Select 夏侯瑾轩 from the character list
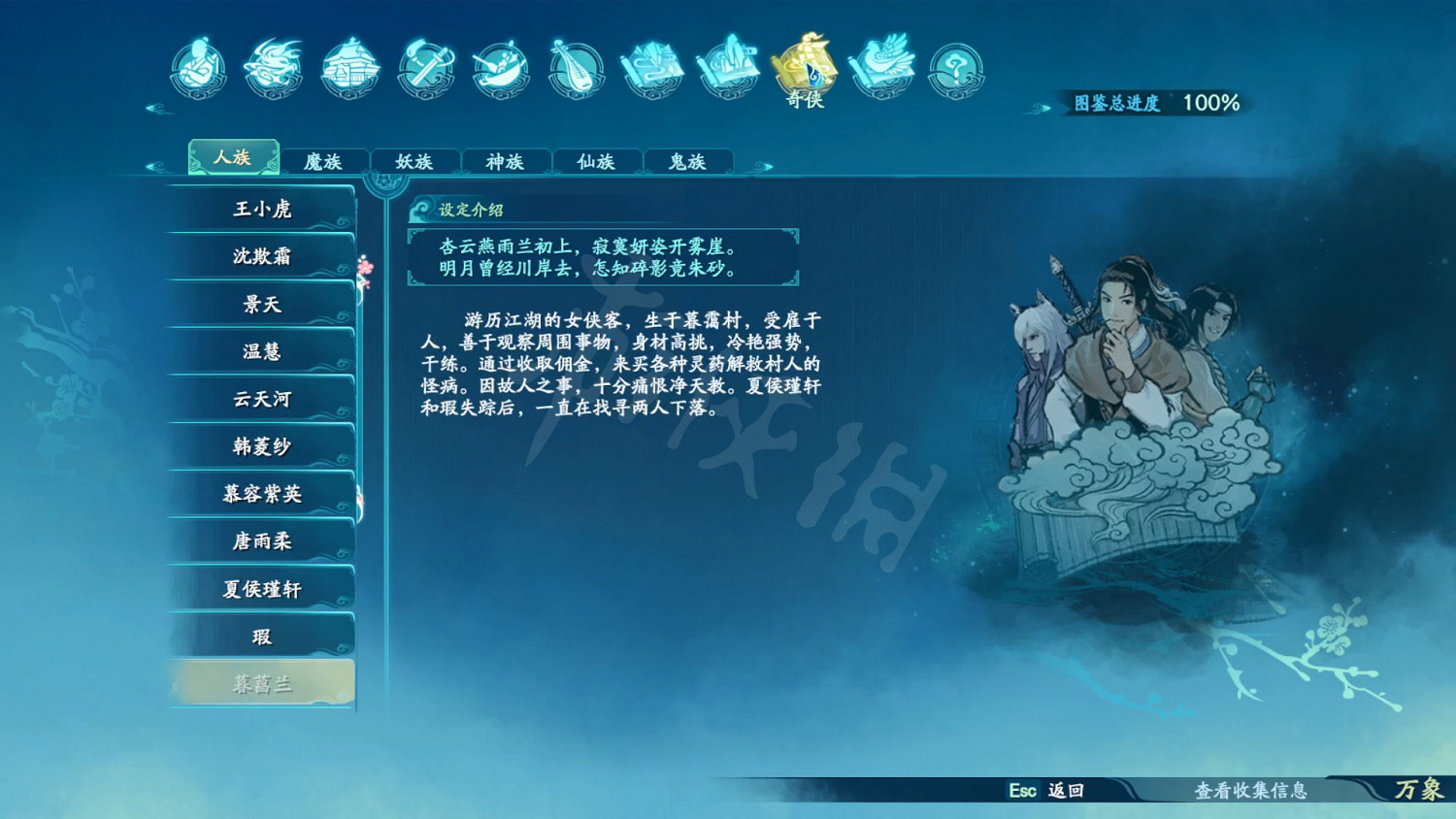Viewport: 1456px width, 819px height. coord(262,587)
